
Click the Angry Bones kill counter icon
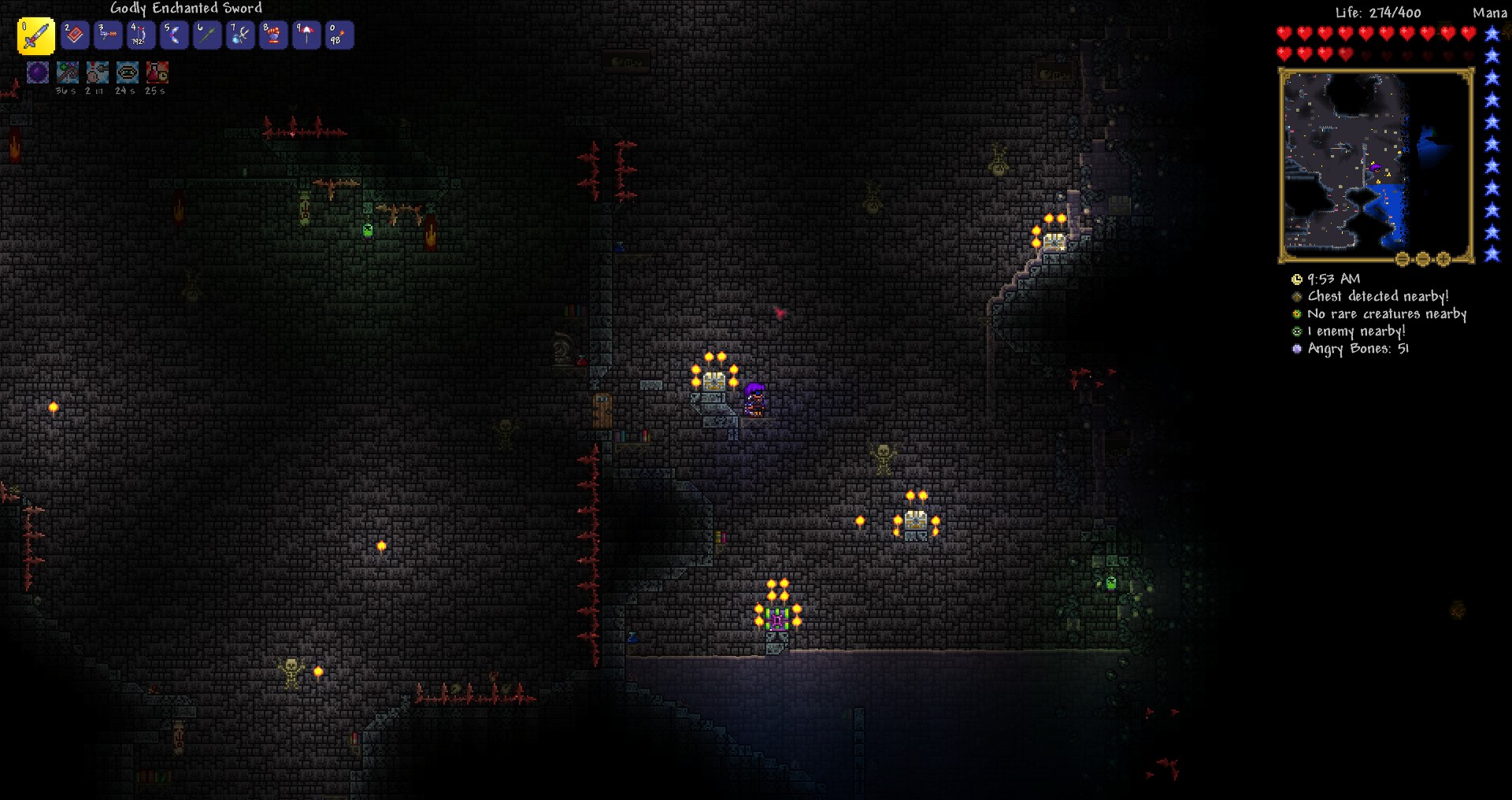[1297, 349]
